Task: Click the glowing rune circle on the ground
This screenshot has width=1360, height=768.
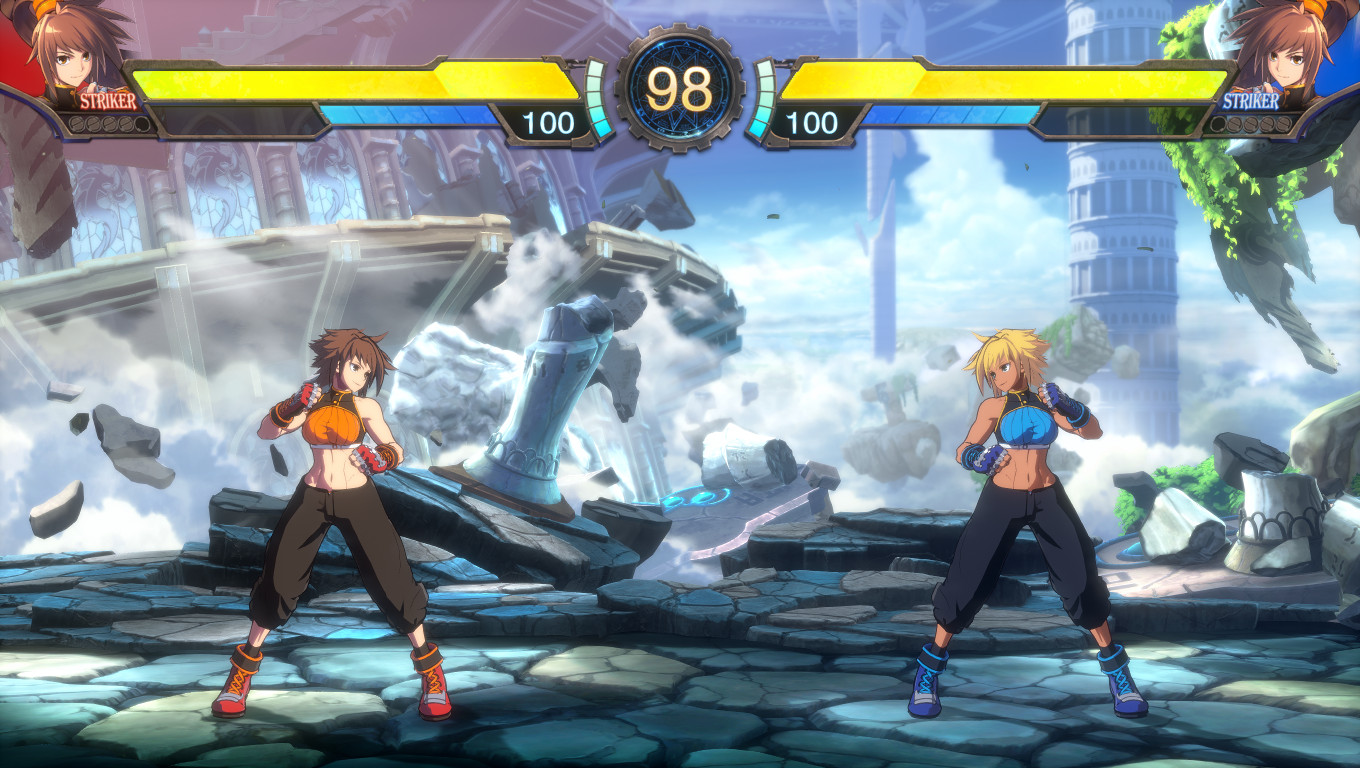Action: click(x=693, y=496)
